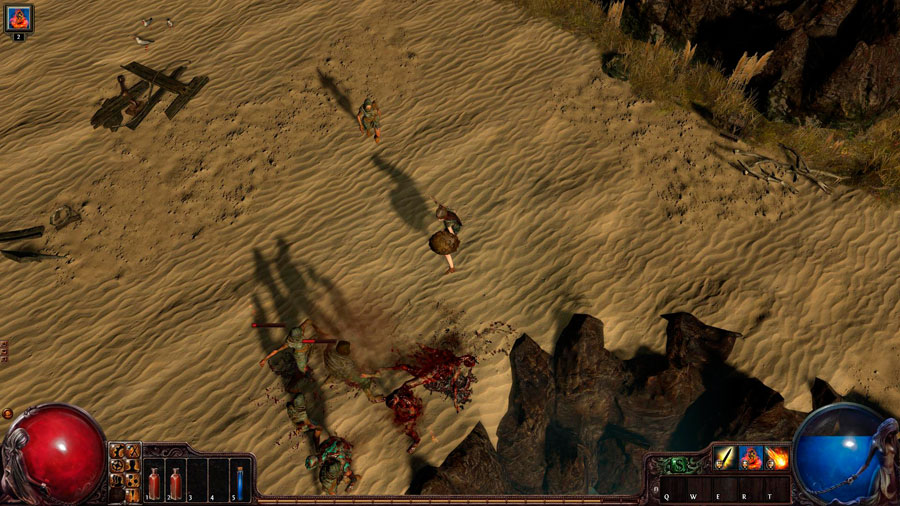Drink the blue mana flask in slot 5

coord(240,483)
